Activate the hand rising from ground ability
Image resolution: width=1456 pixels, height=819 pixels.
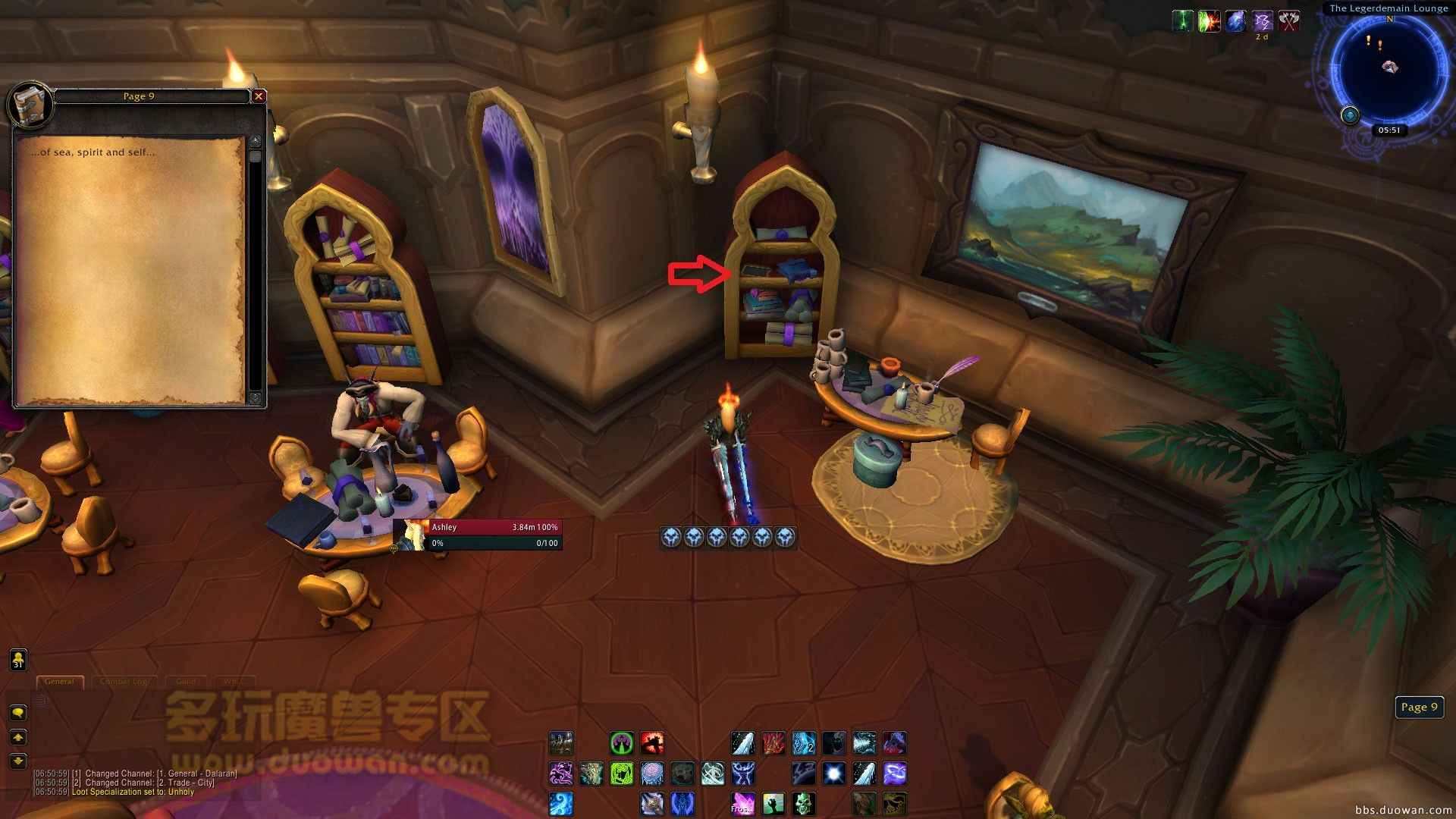(773, 803)
